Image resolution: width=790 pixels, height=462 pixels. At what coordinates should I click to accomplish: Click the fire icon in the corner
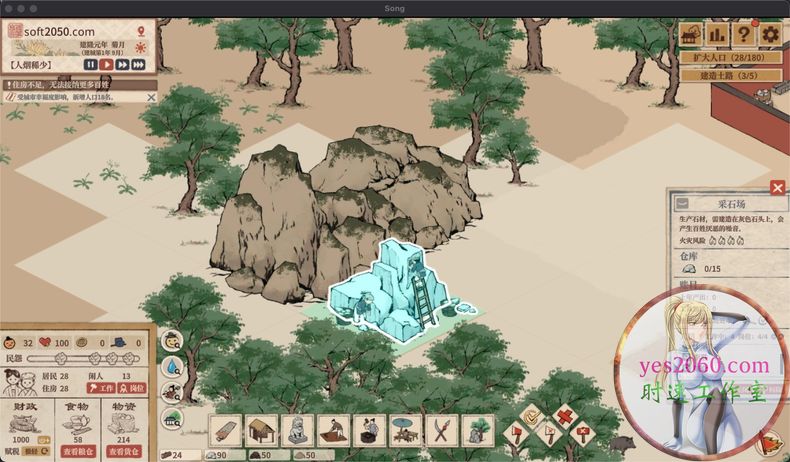coord(770,441)
